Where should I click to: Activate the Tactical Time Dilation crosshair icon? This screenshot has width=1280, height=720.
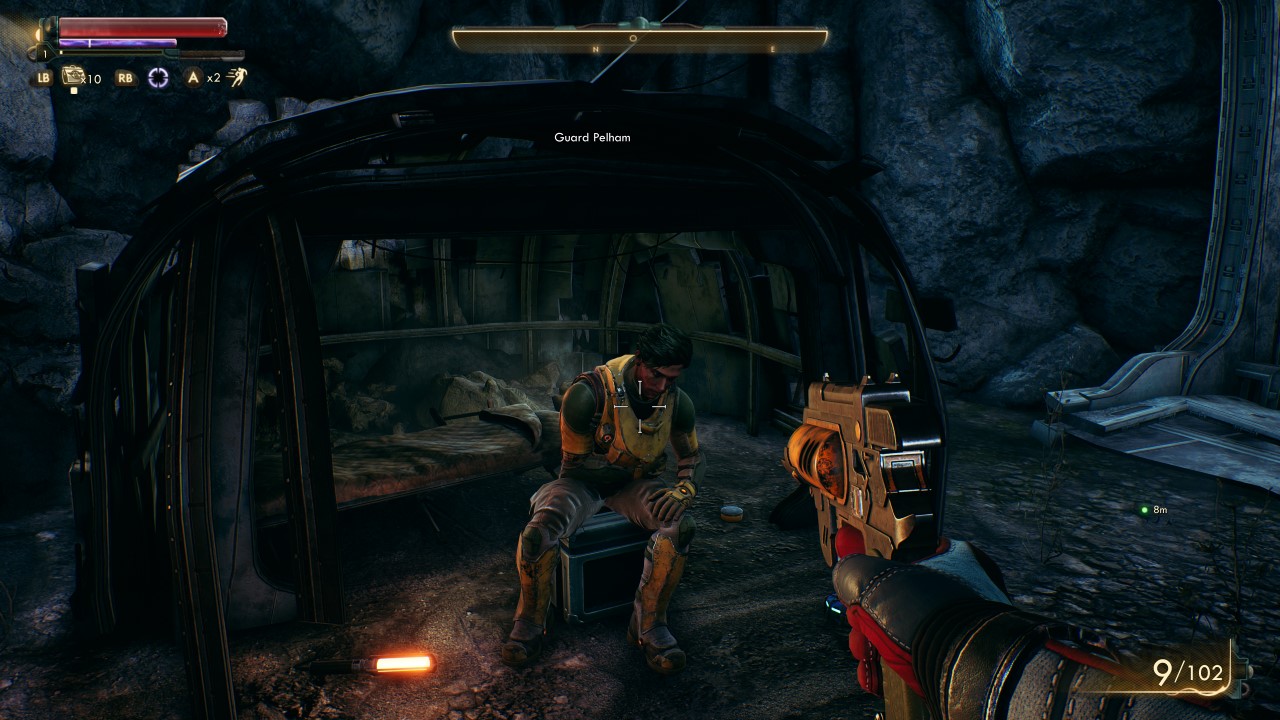coord(158,78)
